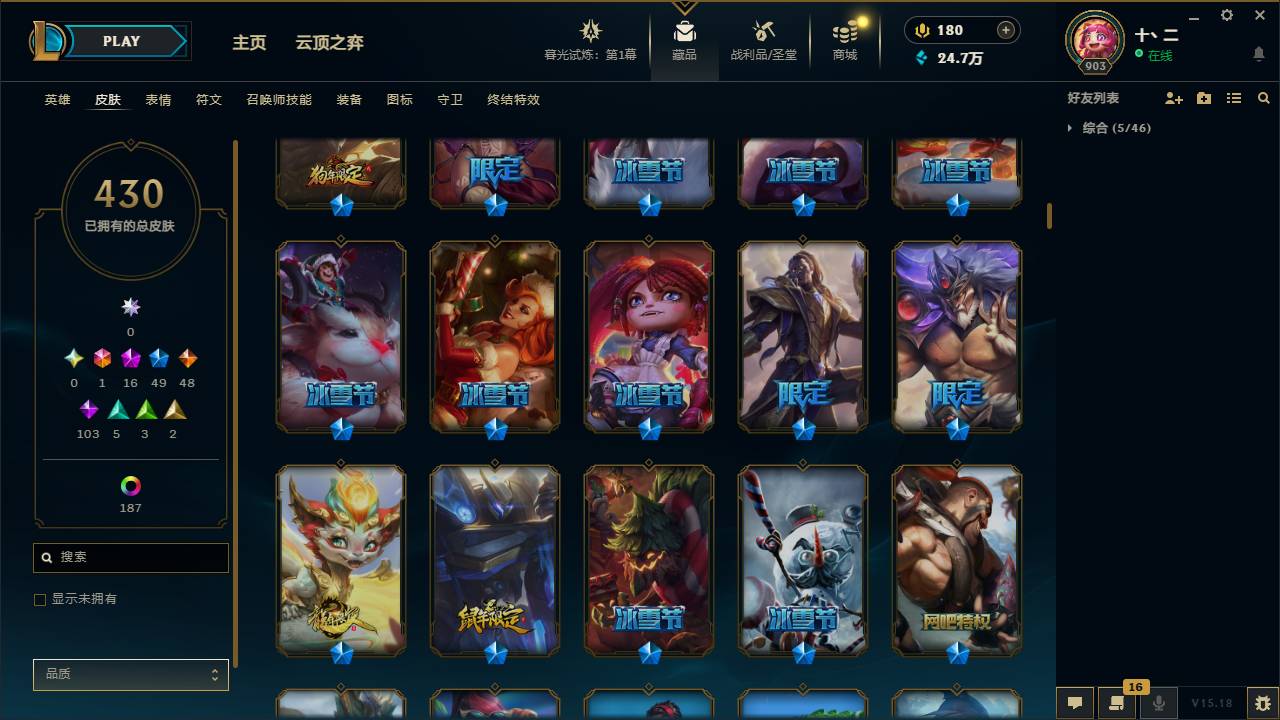Click the 战利品/圣堂 loot icon
Screen dimensions: 1280x720
point(763,33)
